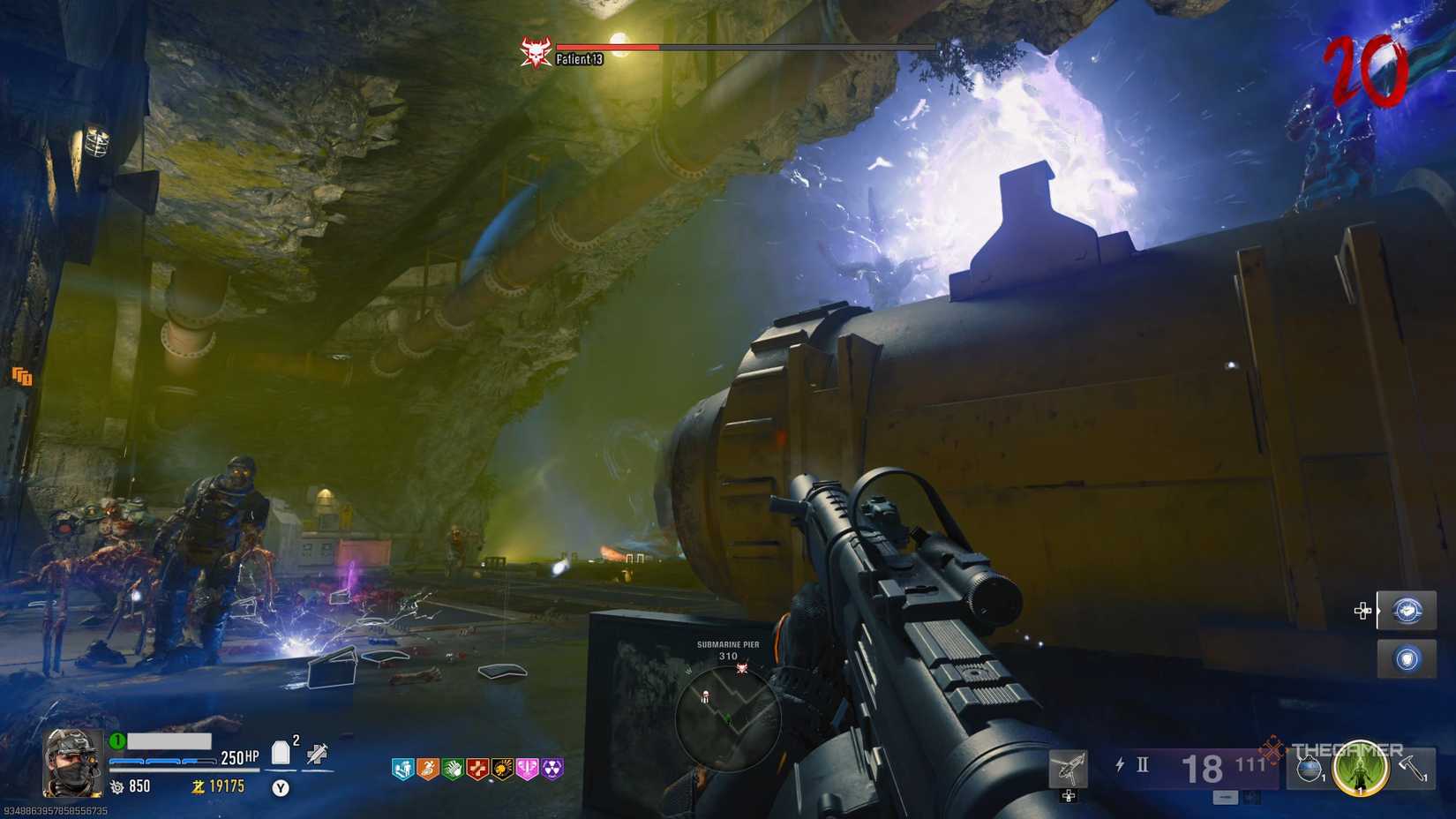Select the lightning ammo mod icon

click(x=1121, y=763)
